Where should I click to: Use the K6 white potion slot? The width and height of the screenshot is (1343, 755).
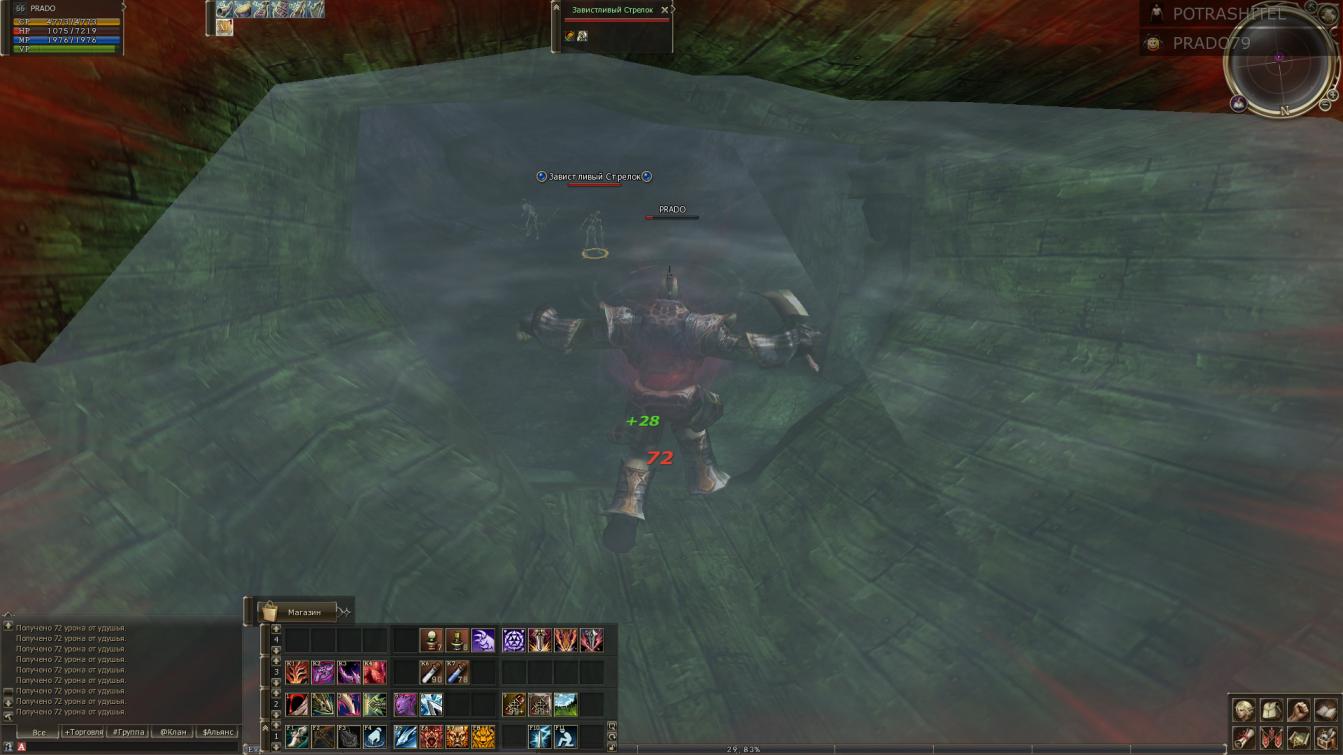pos(431,672)
